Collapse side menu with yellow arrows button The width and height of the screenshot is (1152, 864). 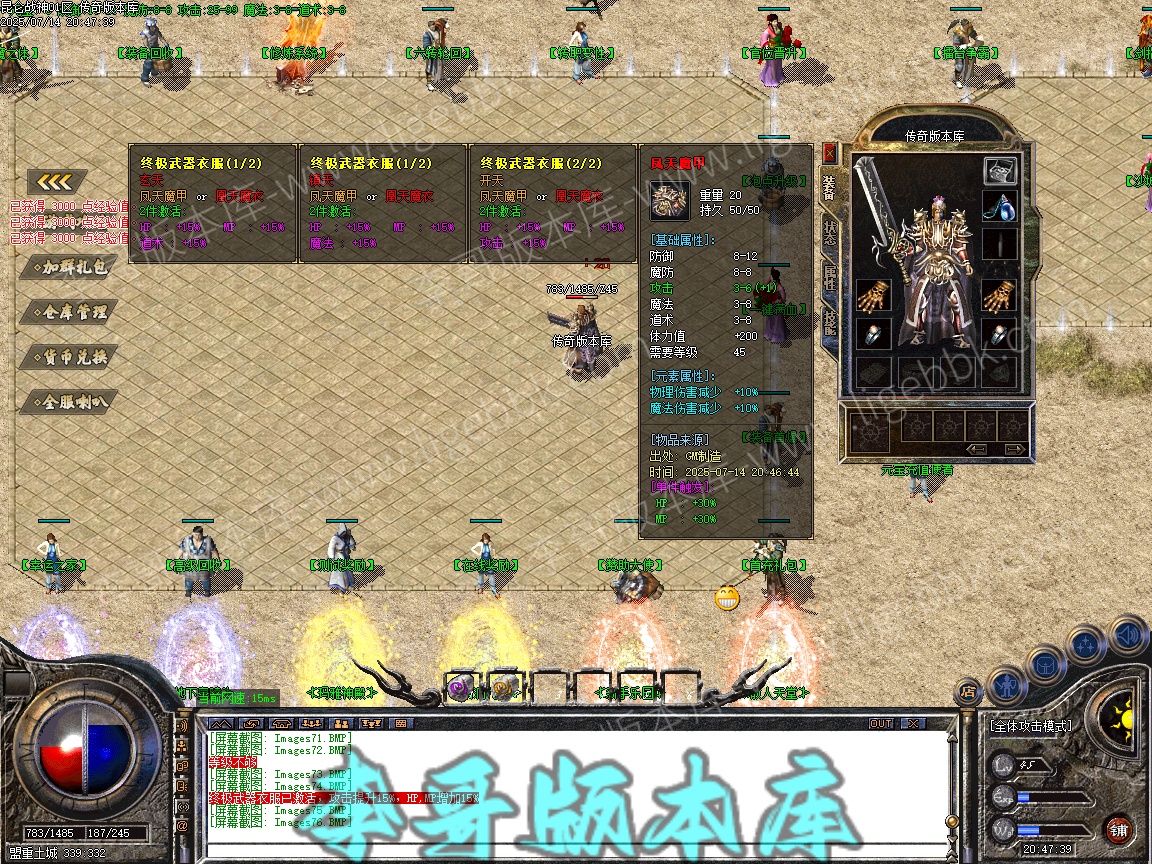tap(57, 182)
